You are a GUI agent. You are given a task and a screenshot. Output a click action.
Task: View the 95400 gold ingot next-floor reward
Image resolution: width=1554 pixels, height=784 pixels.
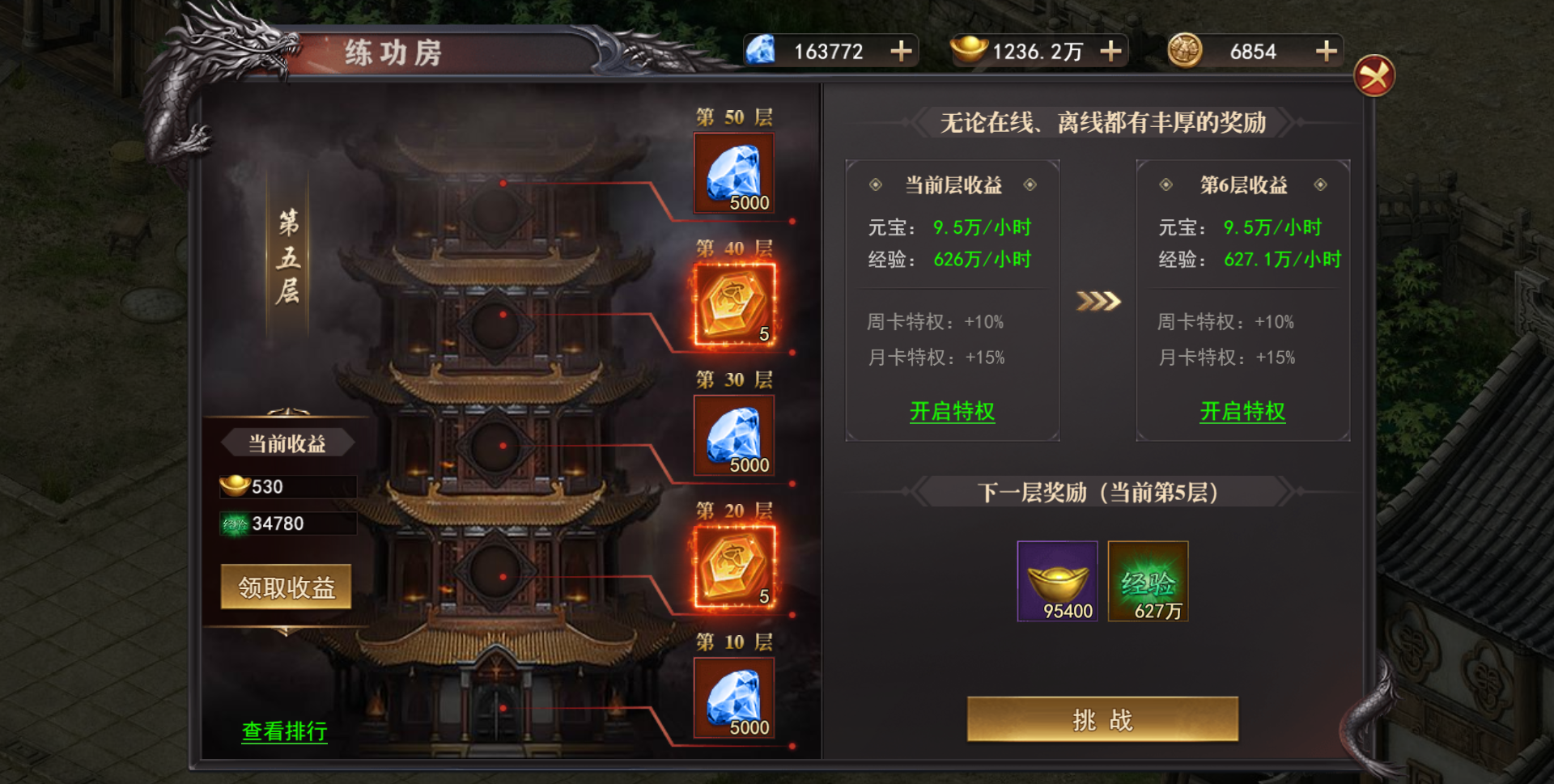(1057, 582)
